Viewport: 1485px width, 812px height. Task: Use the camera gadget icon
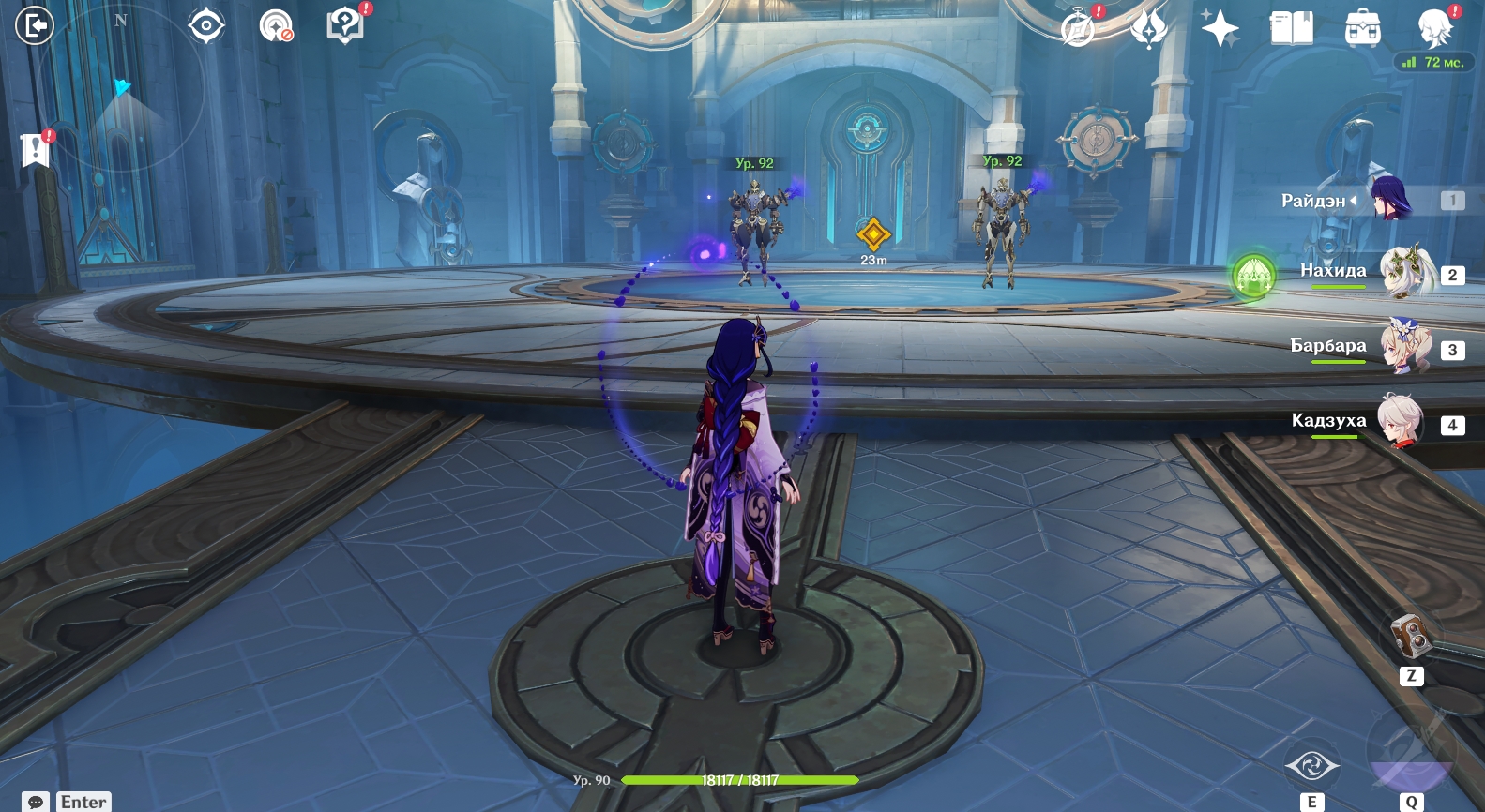(x=1410, y=637)
